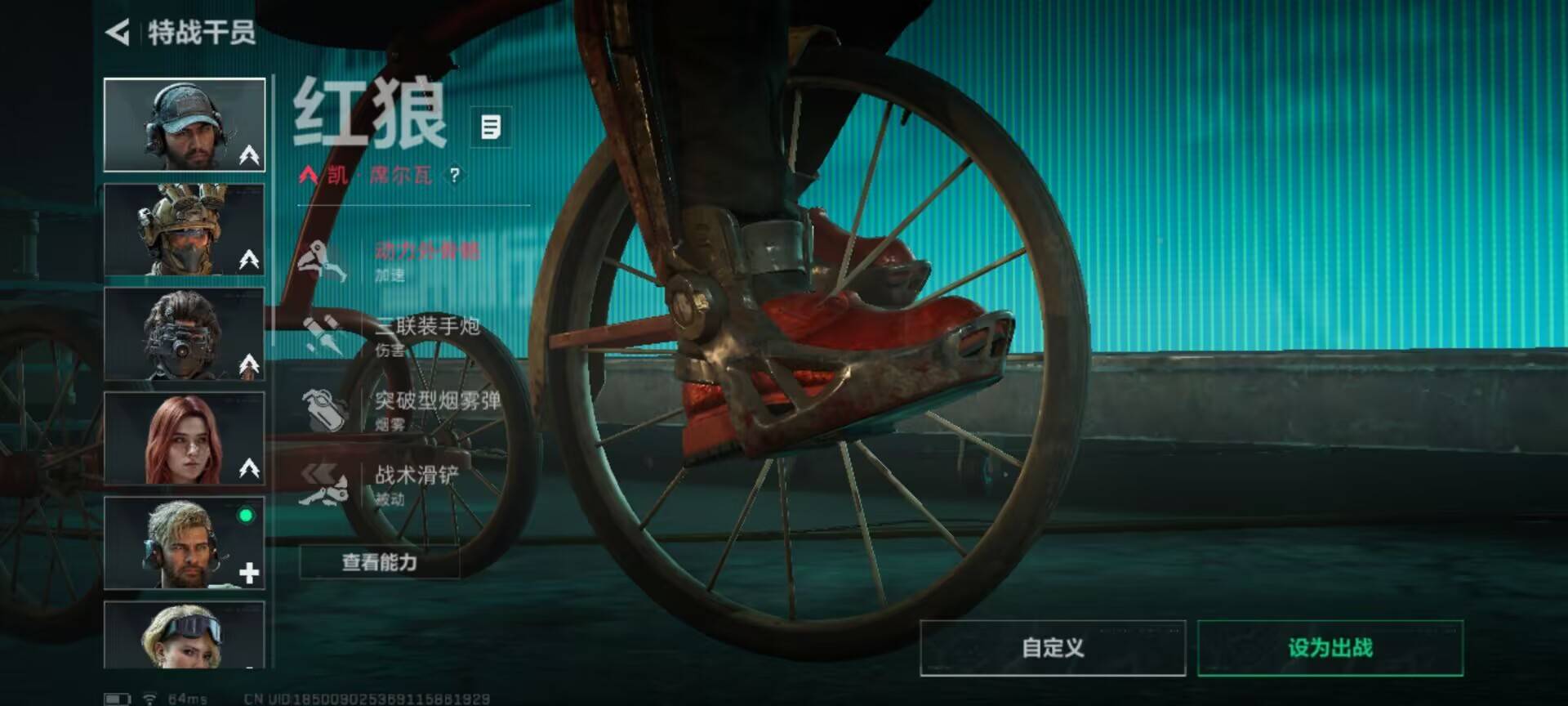The image size is (1568, 706).
Task: Pick the operator with night-vision goggles
Action: pos(185,334)
